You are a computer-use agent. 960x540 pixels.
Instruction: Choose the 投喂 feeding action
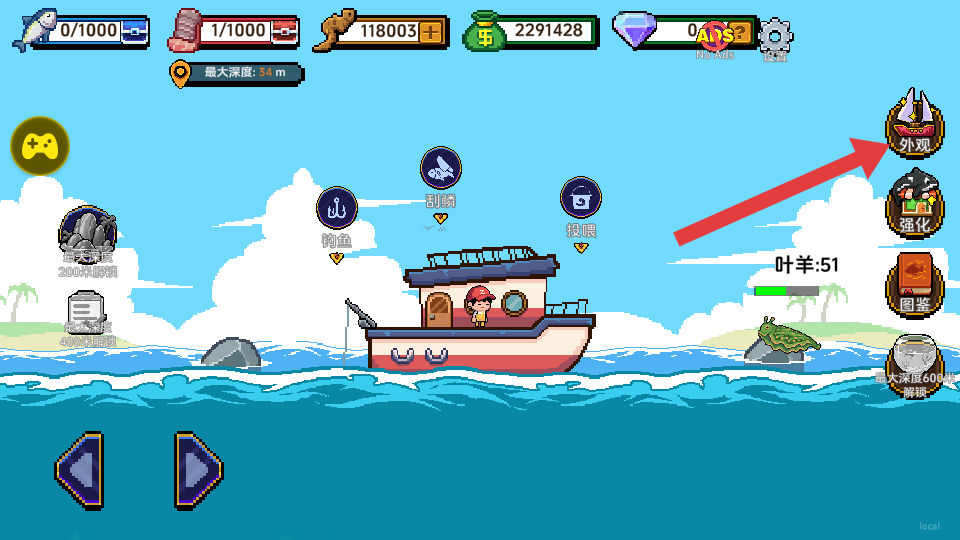(580, 198)
